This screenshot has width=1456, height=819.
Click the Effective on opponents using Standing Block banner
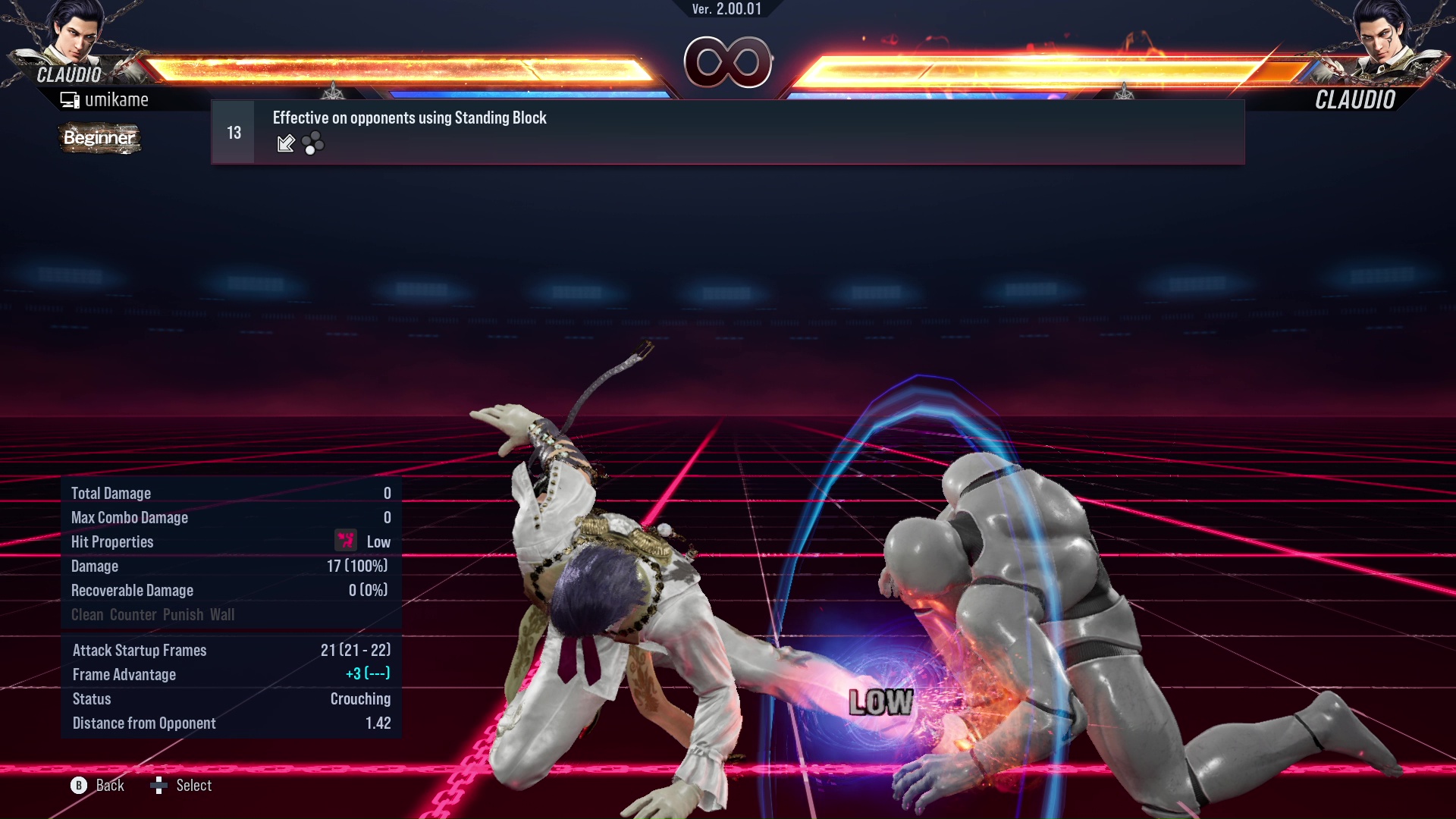pos(409,118)
